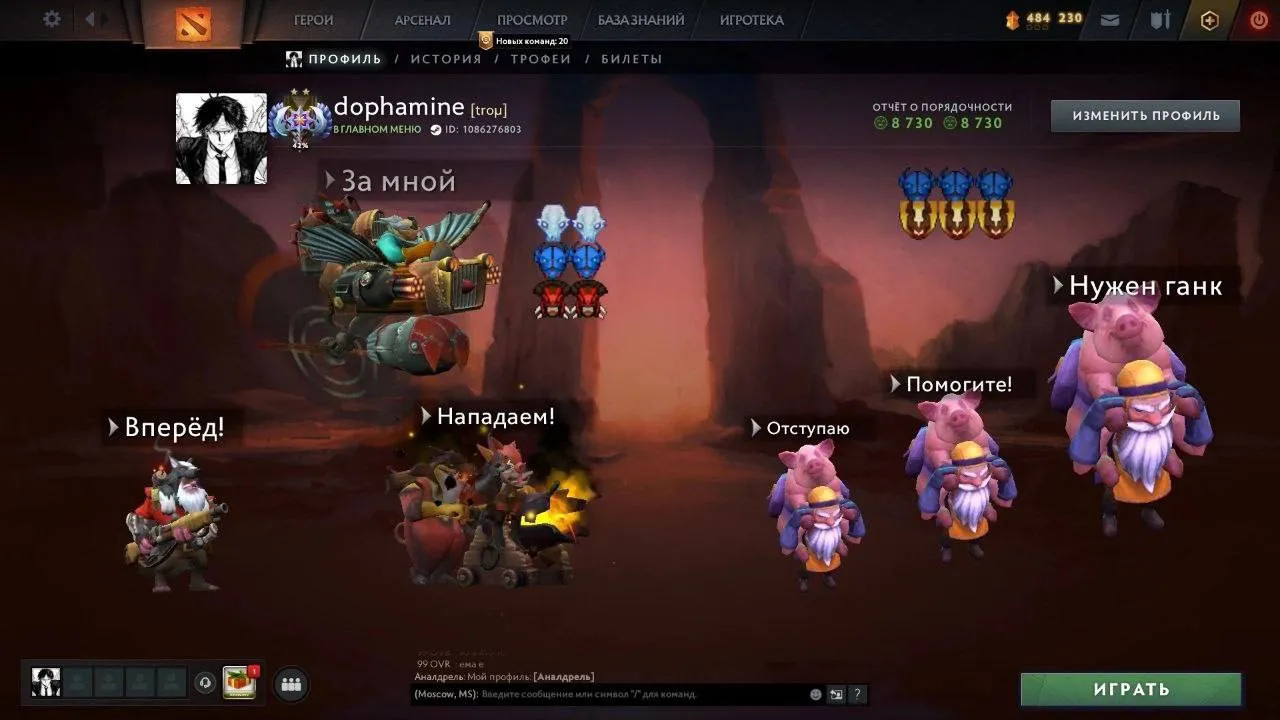The width and height of the screenshot is (1280, 720).
Task: Open the База знаний menu
Action: 641,20
